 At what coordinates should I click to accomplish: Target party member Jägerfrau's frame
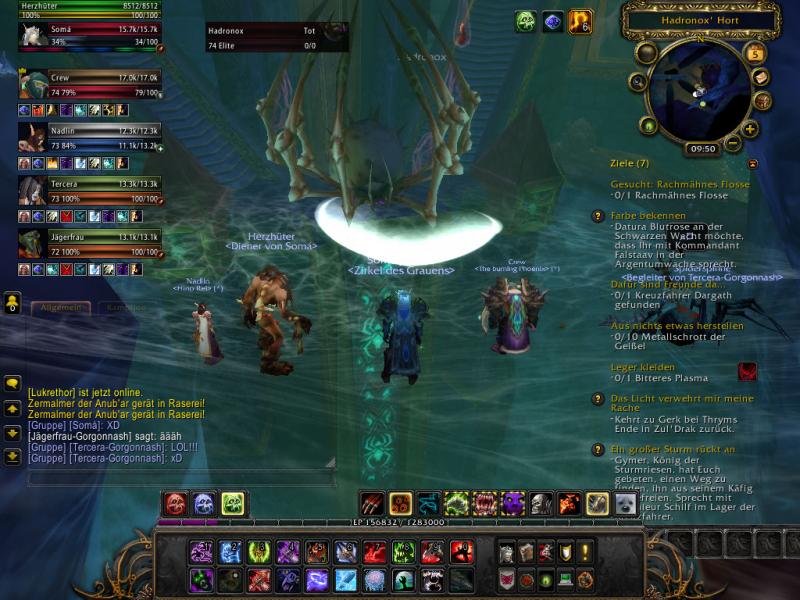pyautogui.click(x=90, y=243)
